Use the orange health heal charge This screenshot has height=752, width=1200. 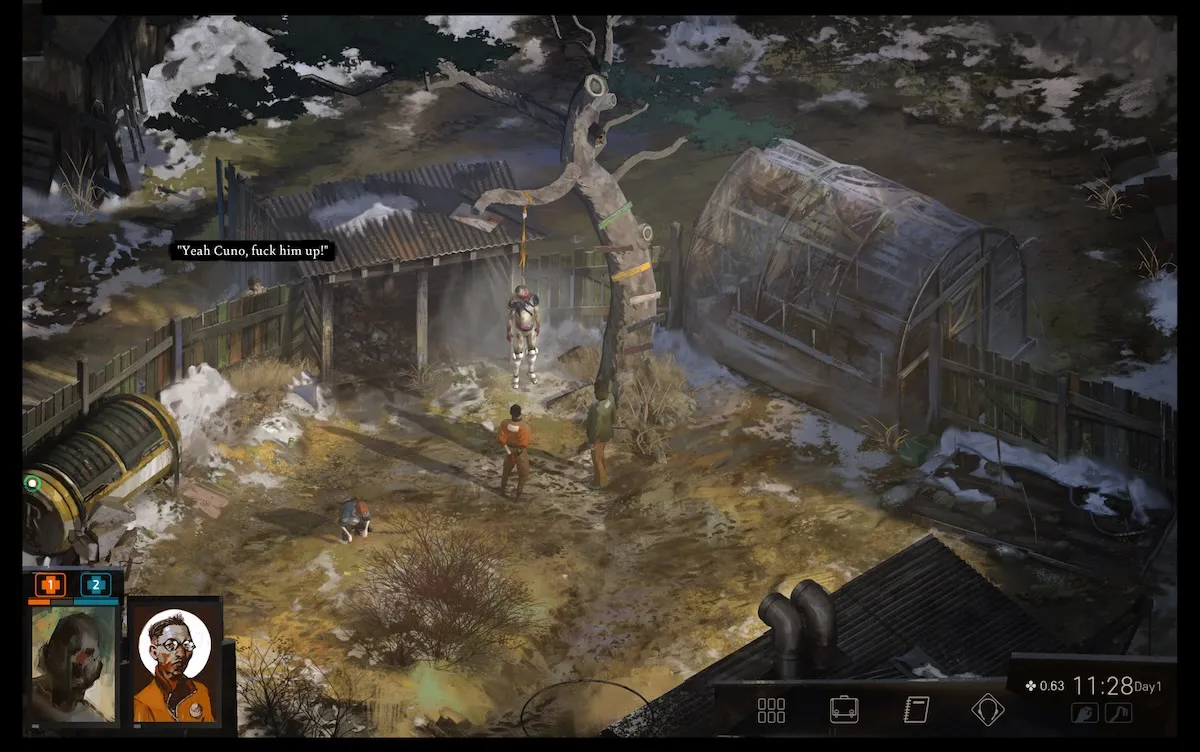tap(50, 584)
